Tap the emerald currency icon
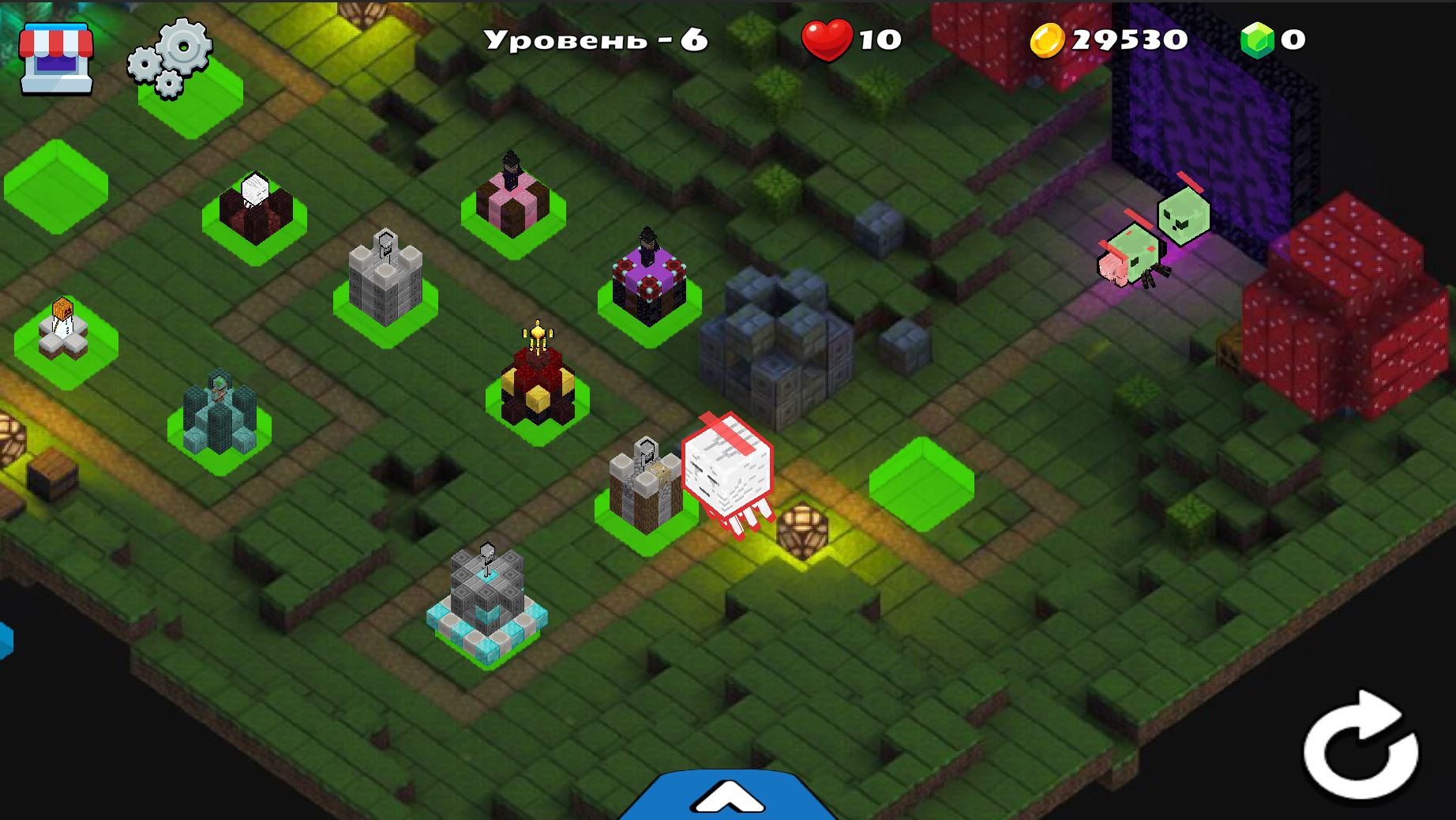 tap(1257, 37)
